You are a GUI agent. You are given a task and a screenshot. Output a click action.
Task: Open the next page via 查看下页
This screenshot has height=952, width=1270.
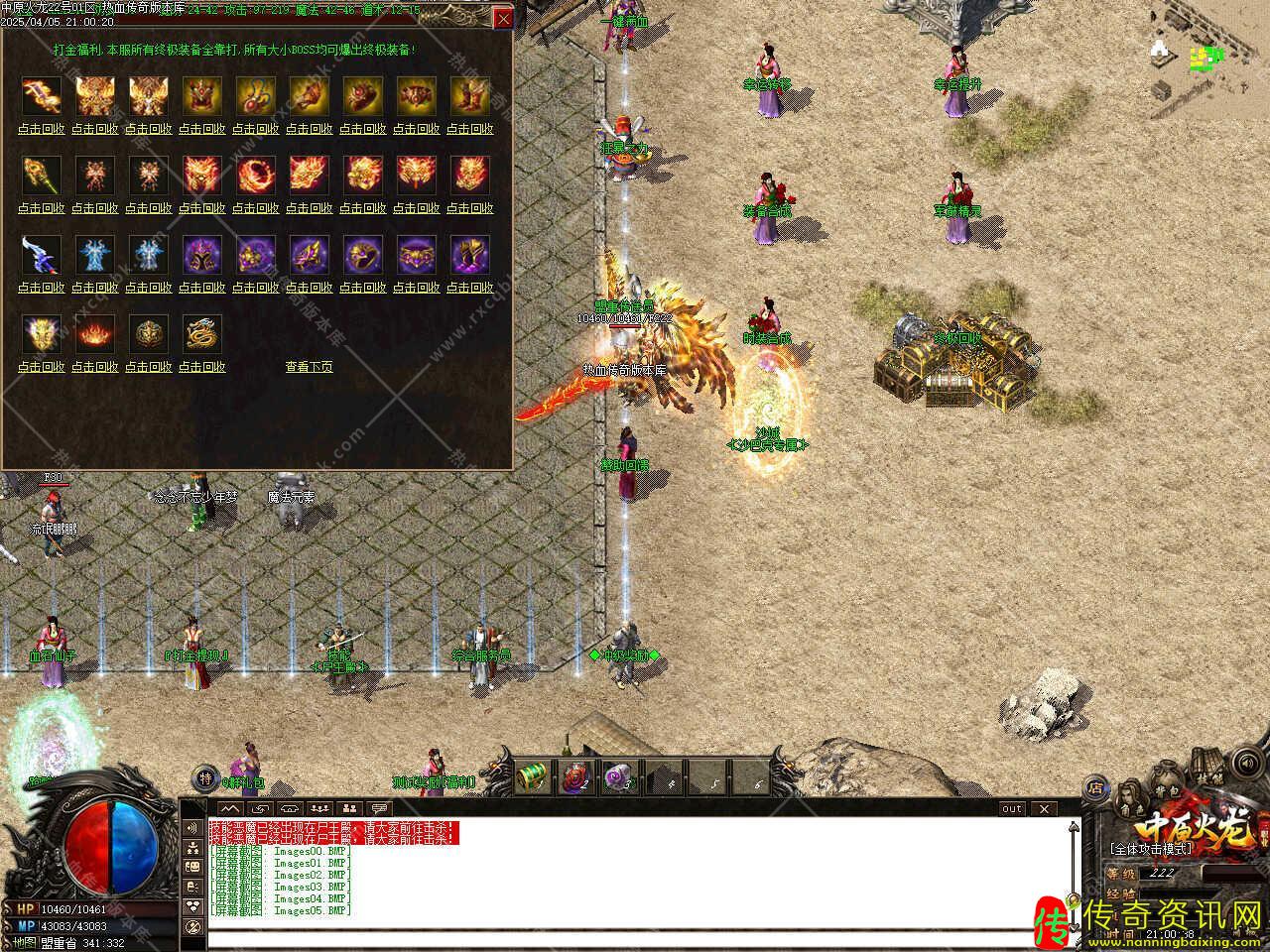point(309,367)
